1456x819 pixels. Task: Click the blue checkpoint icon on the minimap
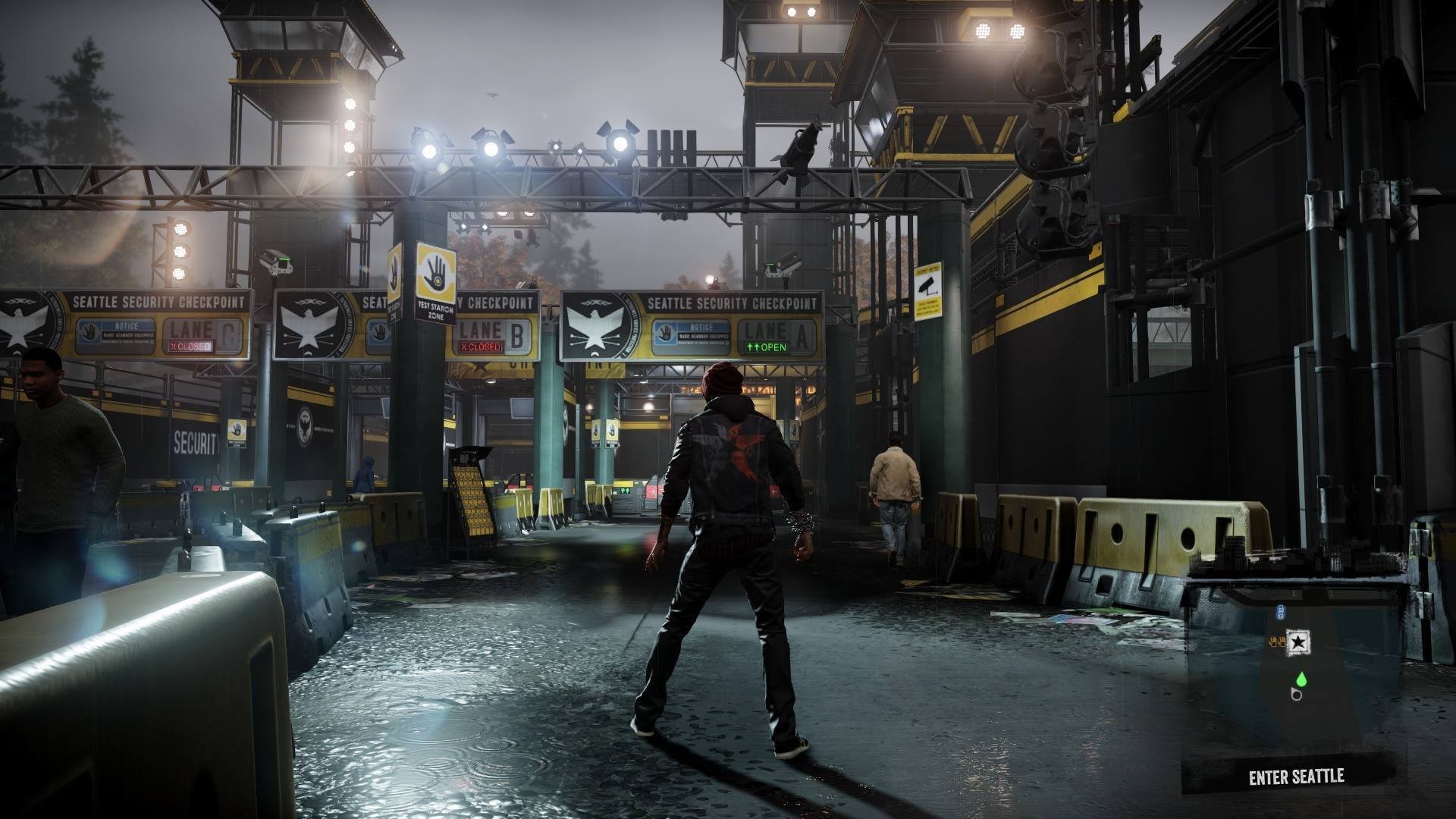click(1281, 613)
